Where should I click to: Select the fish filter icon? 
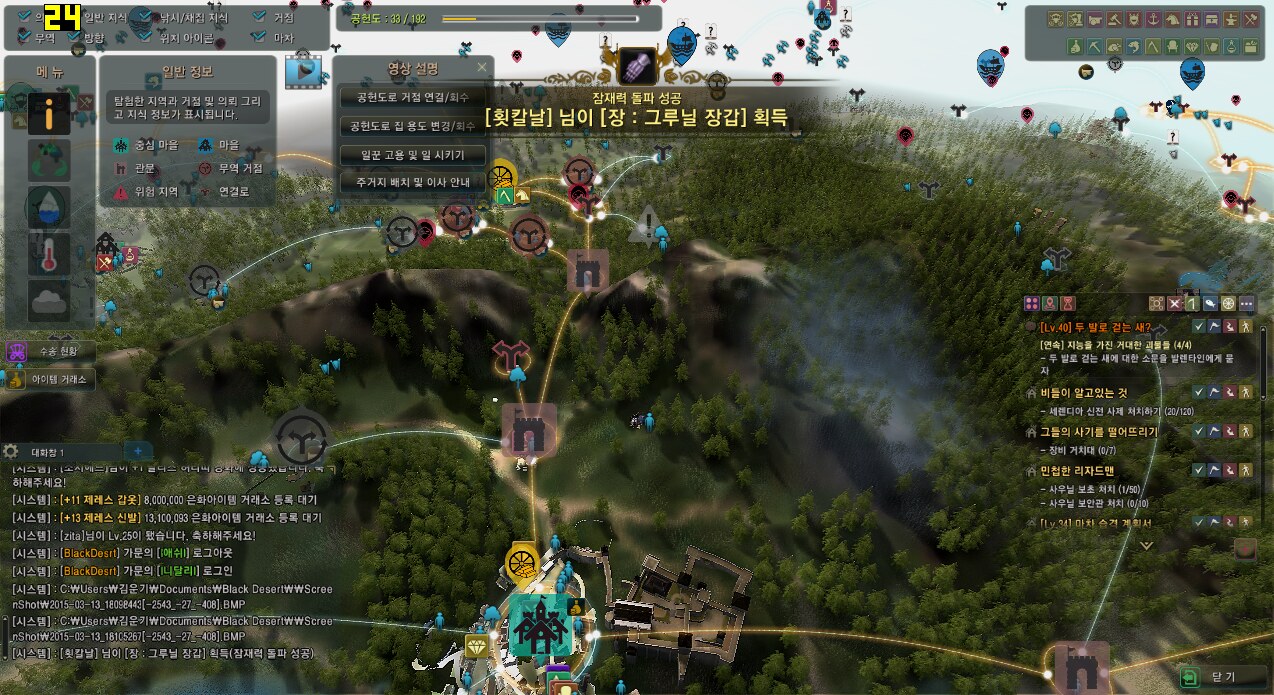coord(1134,46)
